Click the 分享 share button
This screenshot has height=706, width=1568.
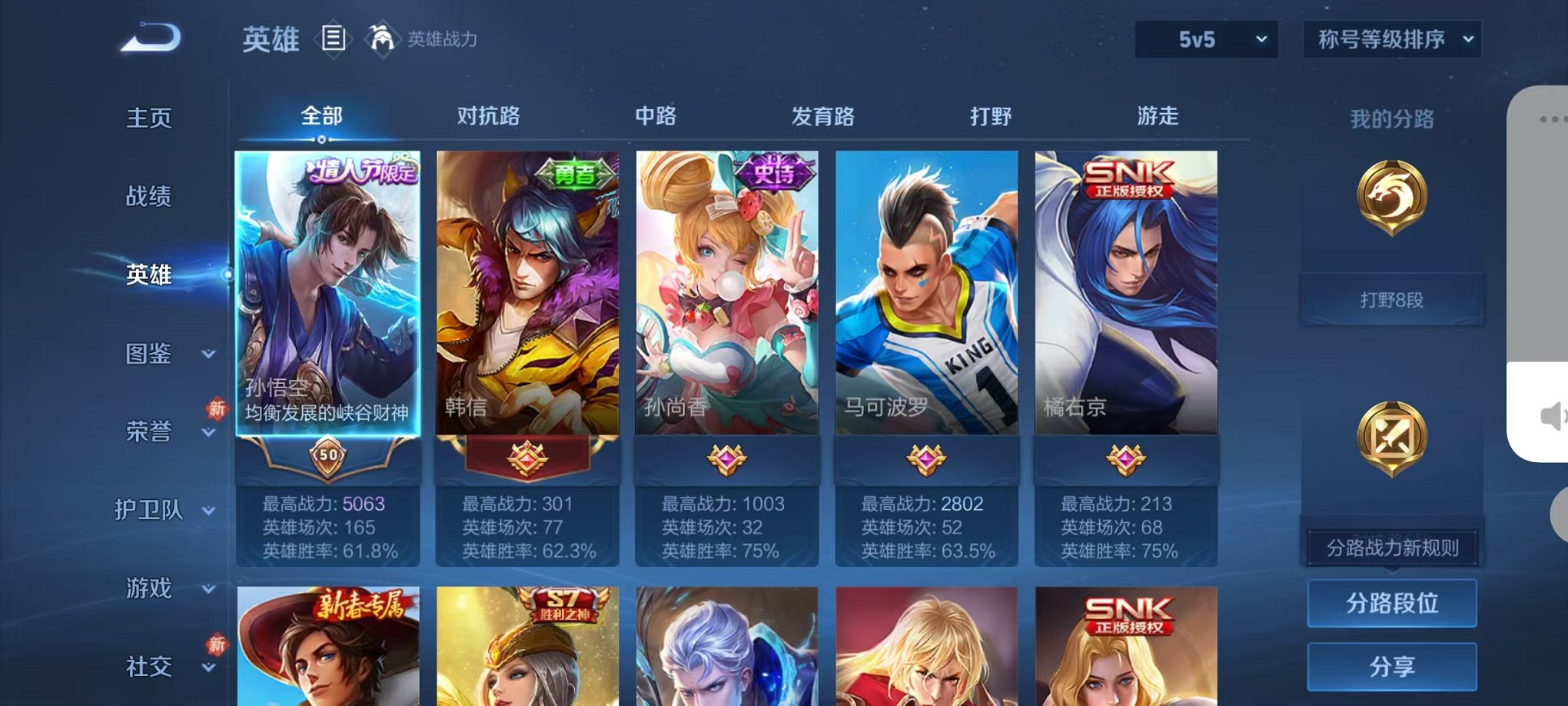tap(1392, 666)
